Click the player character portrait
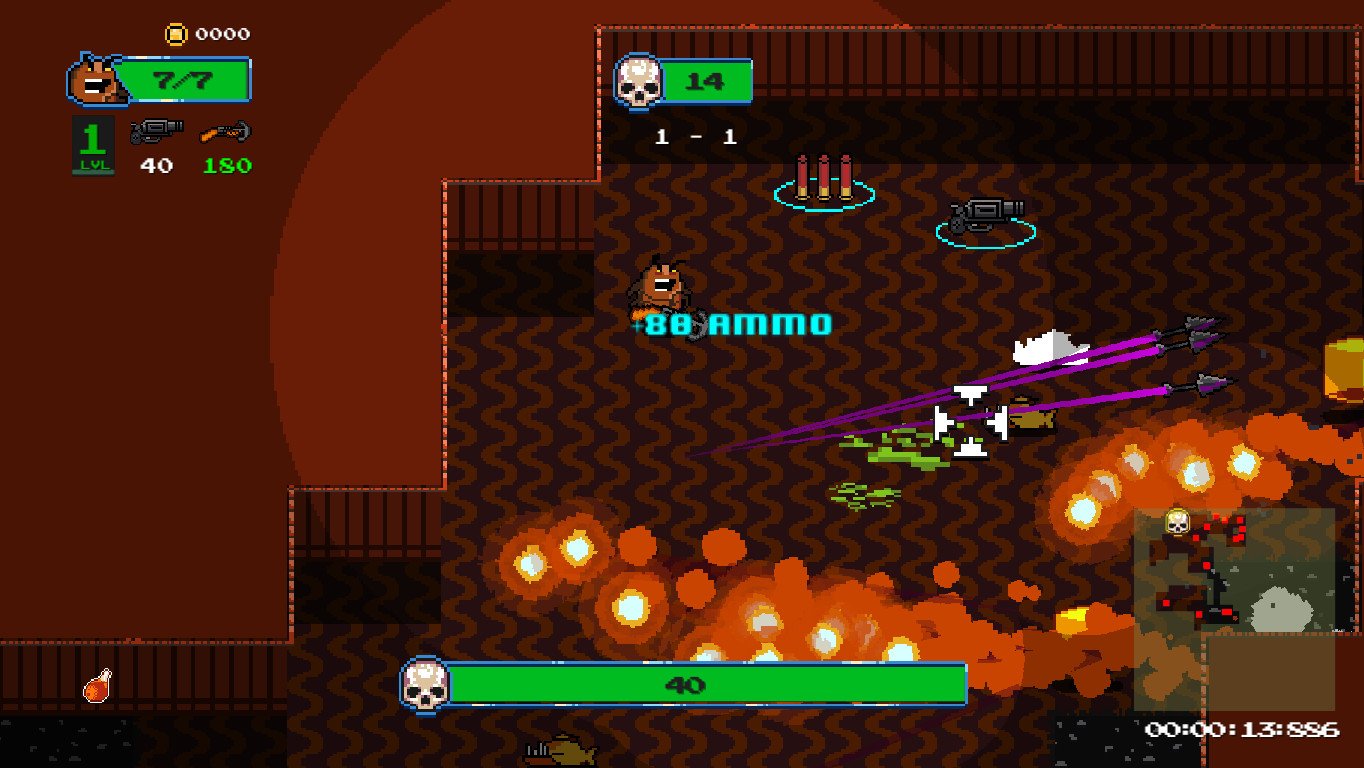1364x768 pixels. pos(95,81)
